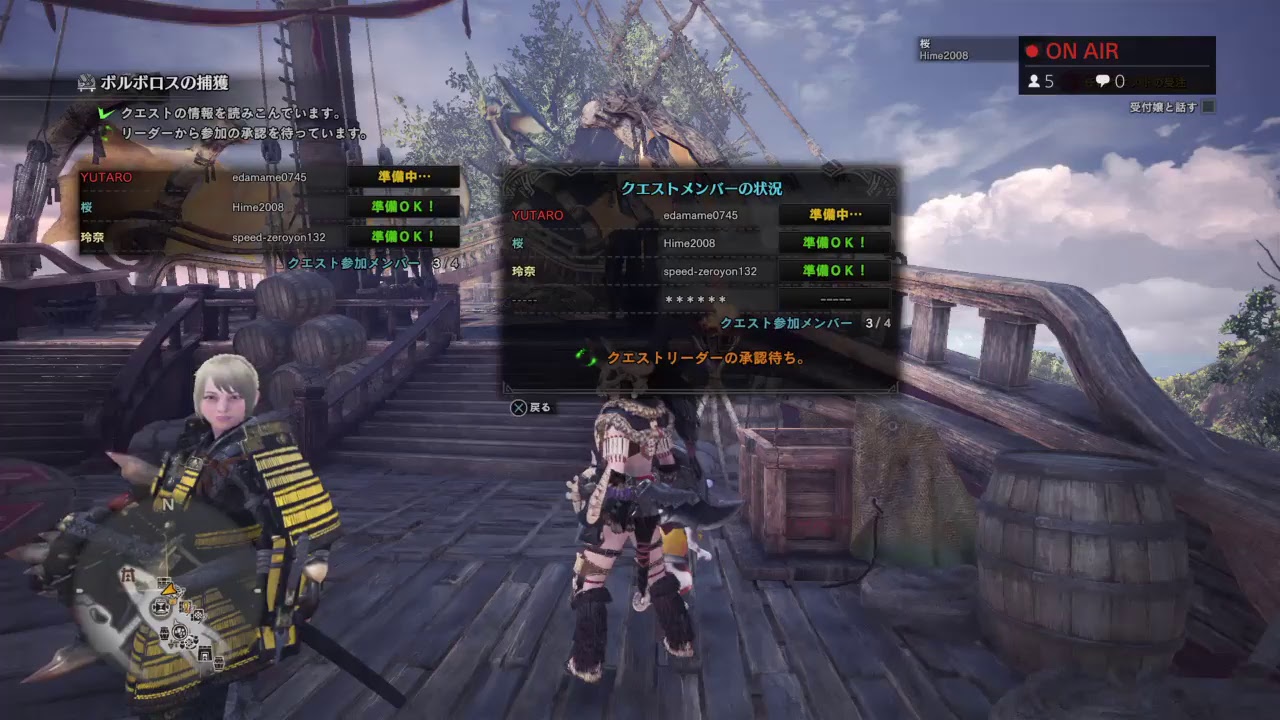Select the 桜 Hime2008 member row in the dialog
The image size is (1280, 720).
coord(700,243)
